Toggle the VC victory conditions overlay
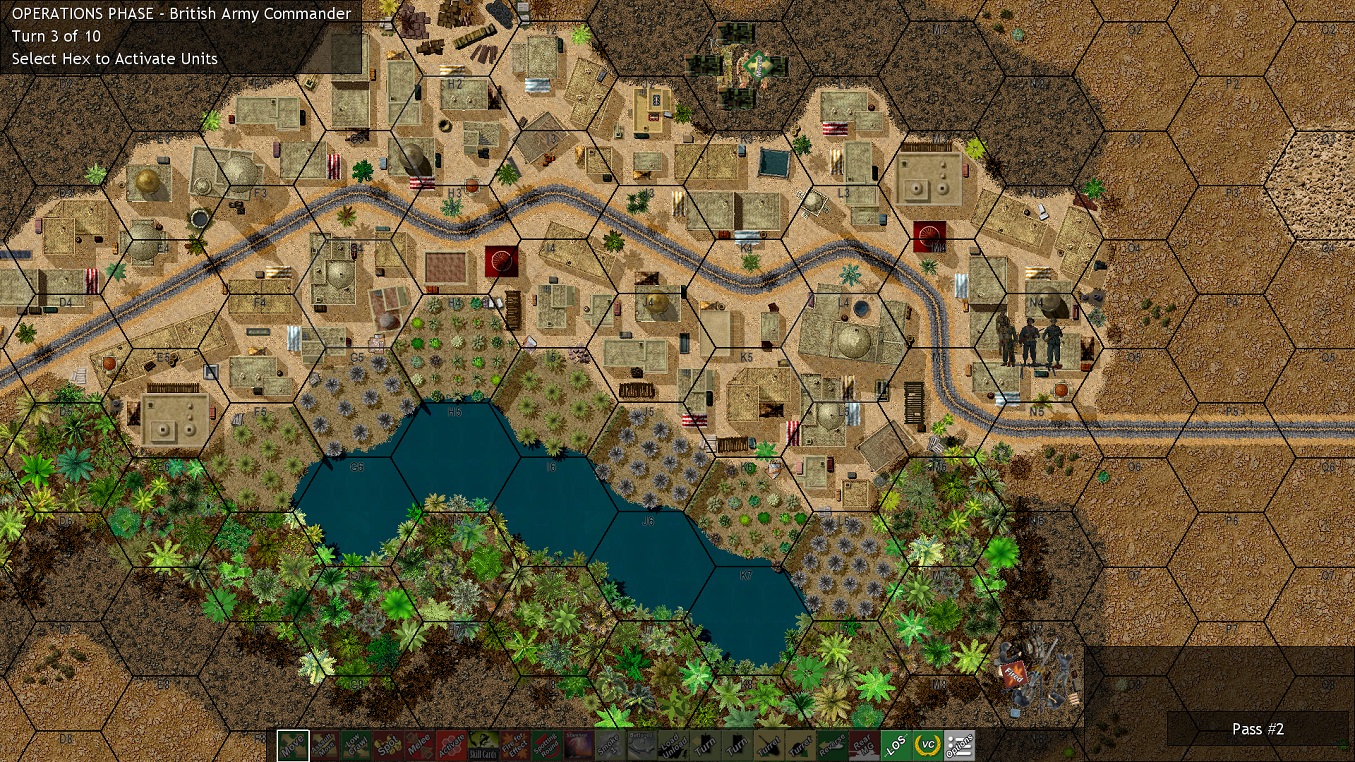The image size is (1355, 762). click(x=928, y=745)
